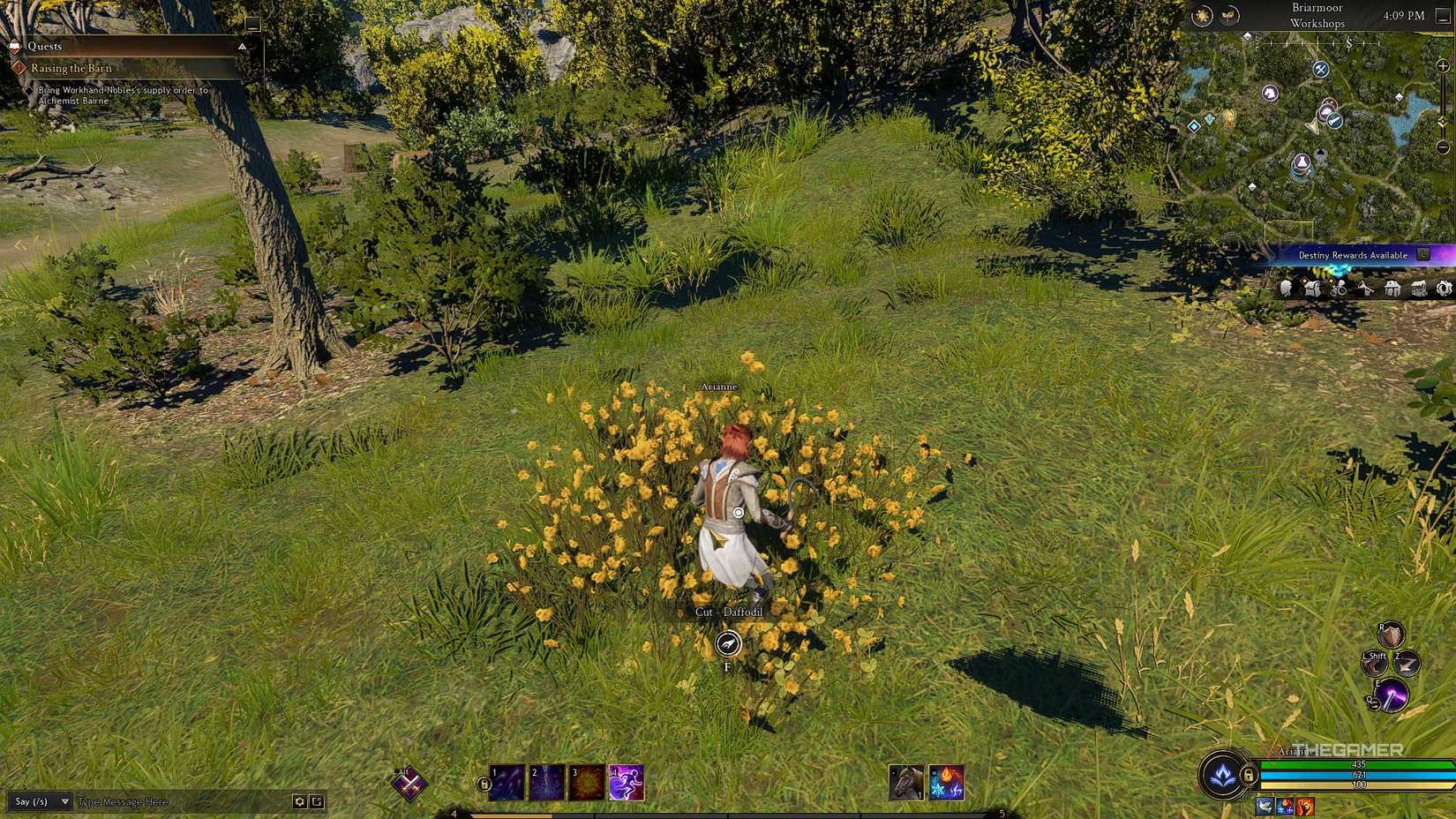Toggle the hotbar lock beside skill slot 1

point(484,784)
